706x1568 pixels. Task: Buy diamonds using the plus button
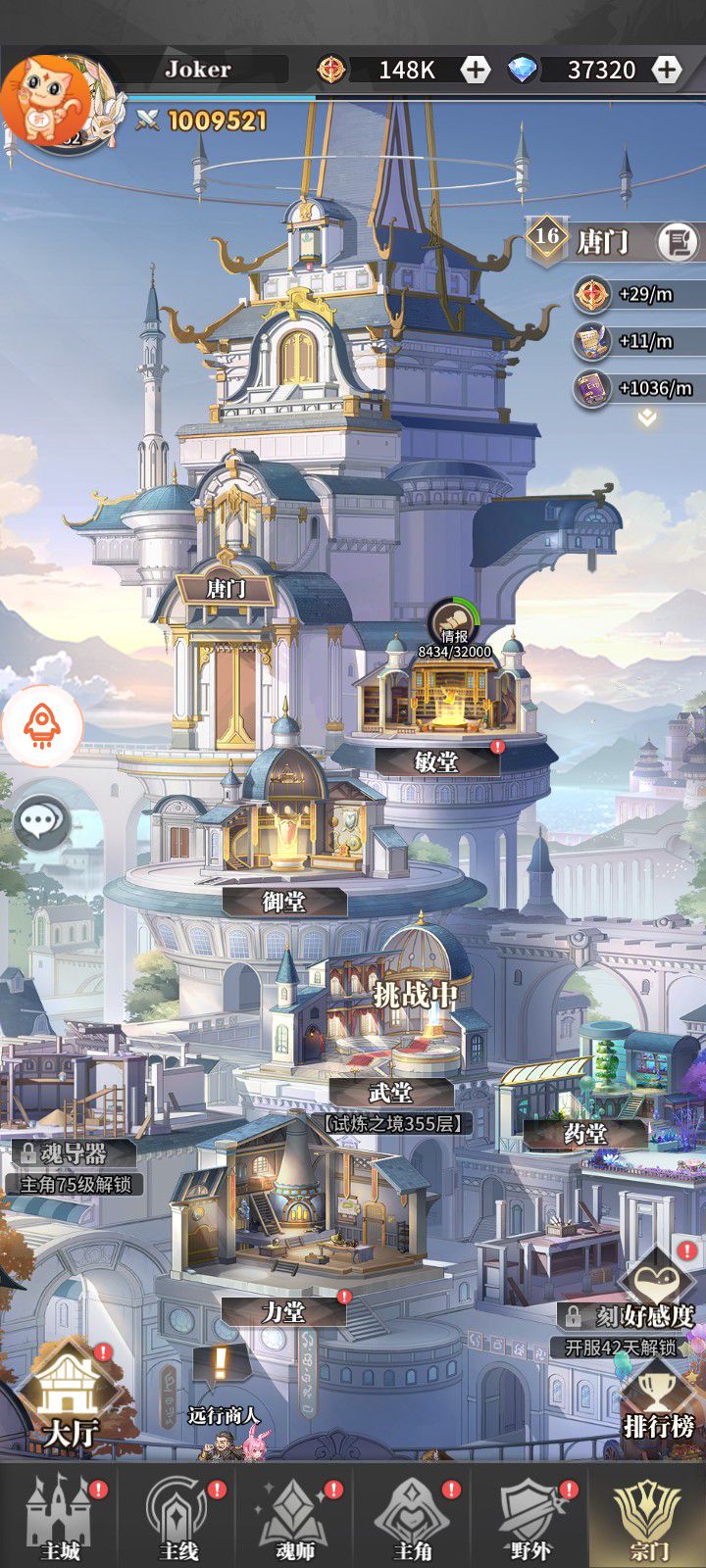coord(666,70)
